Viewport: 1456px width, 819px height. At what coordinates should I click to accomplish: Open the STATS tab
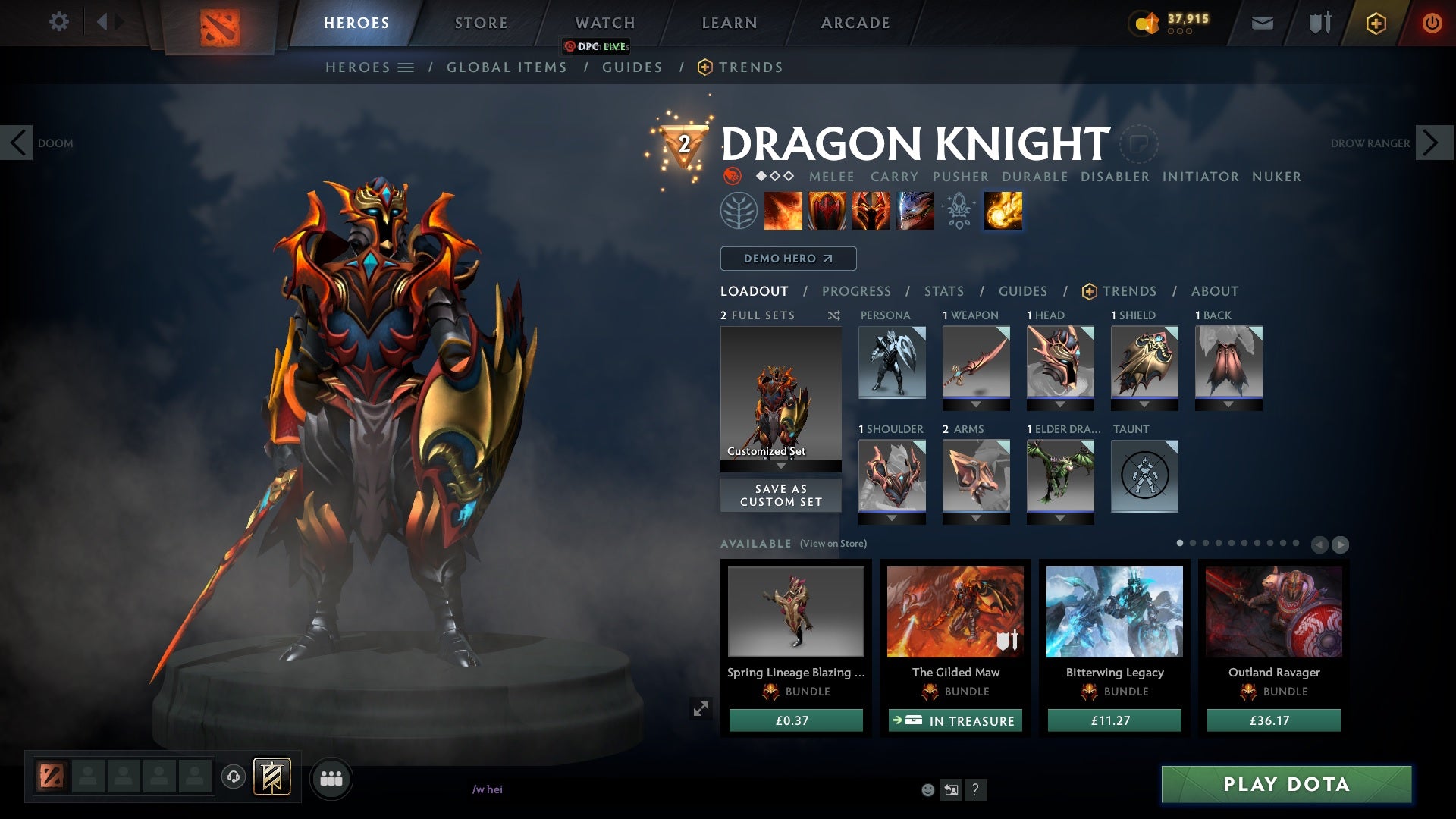pos(943,291)
